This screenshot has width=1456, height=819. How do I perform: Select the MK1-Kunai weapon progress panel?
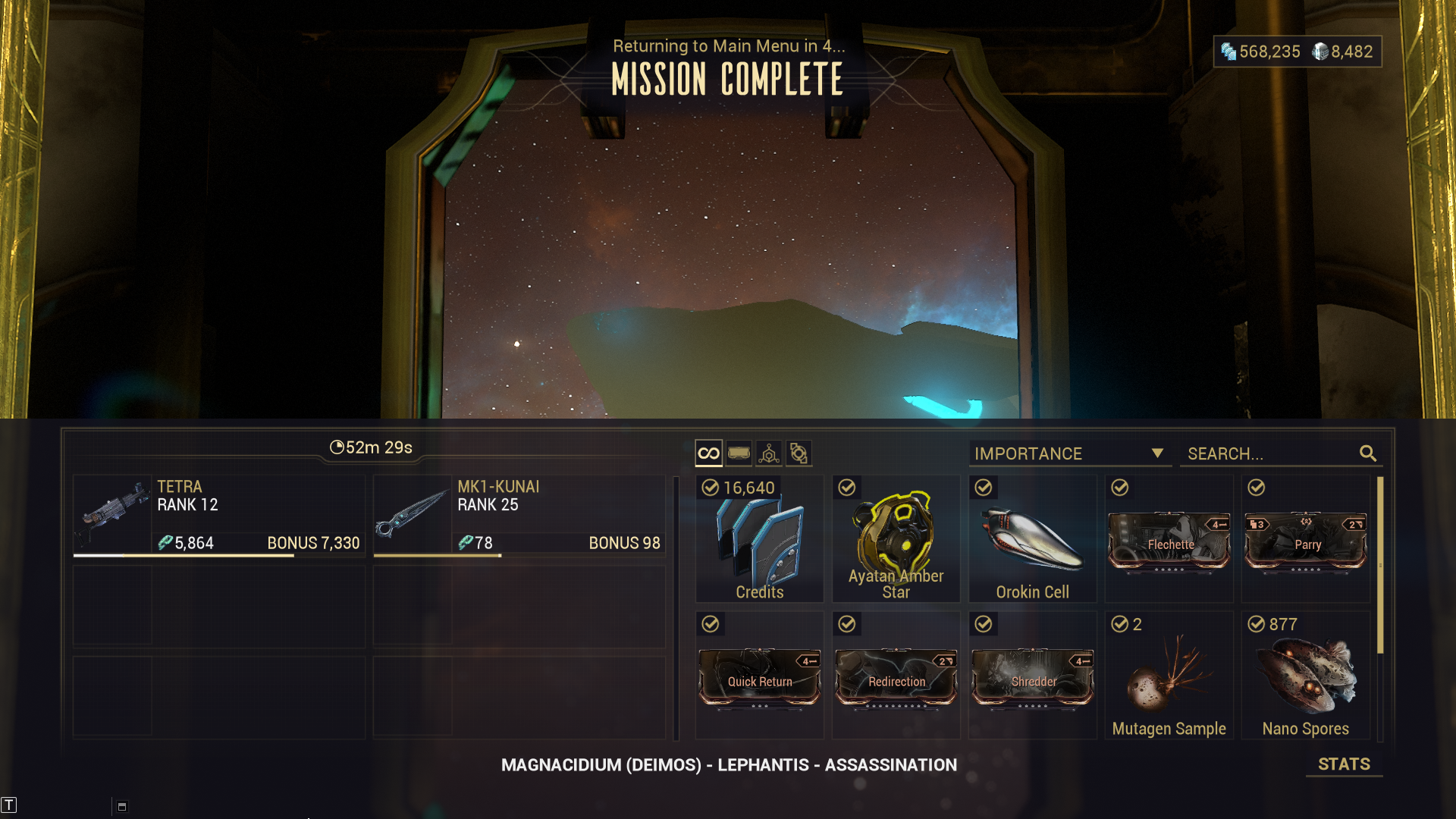coord(519,516)
